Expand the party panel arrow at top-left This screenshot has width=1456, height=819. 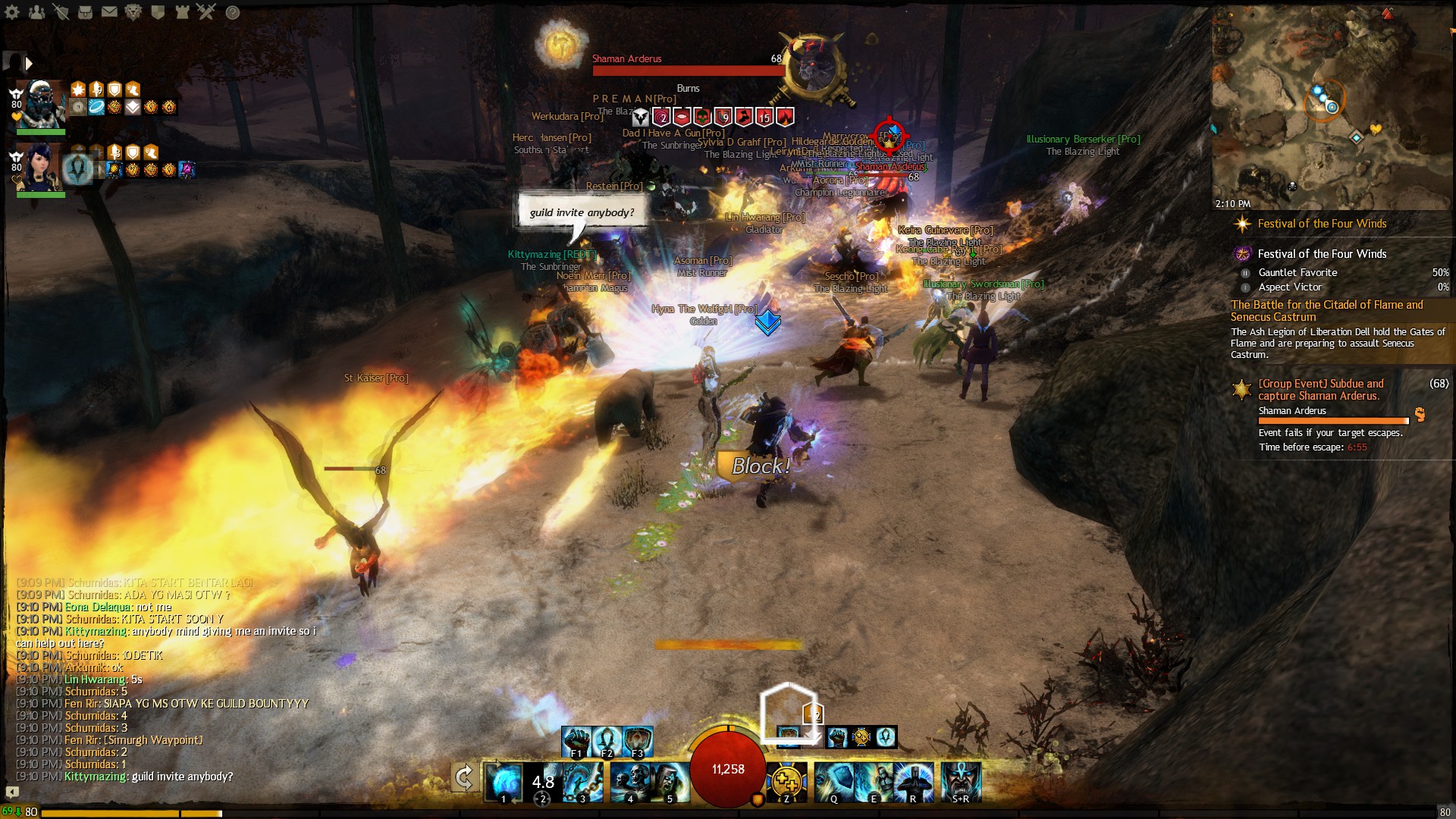click(x=29, y=64)
